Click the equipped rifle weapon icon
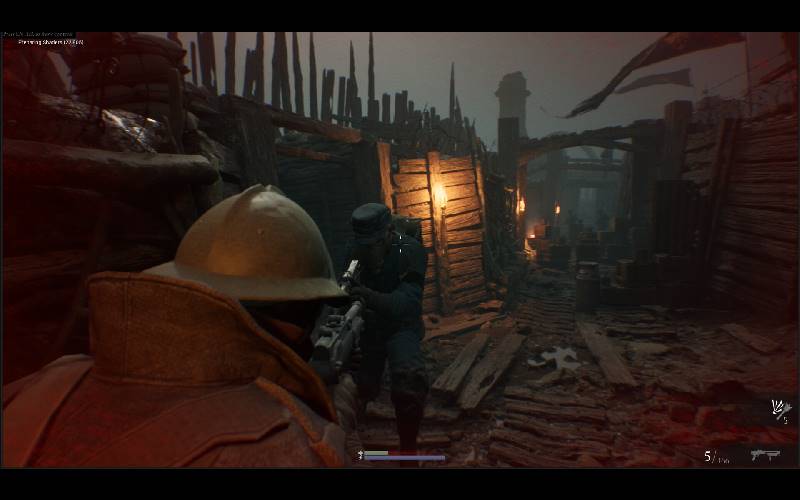The height and width of the screenshot is (500, 800). [x=765, y=454]
